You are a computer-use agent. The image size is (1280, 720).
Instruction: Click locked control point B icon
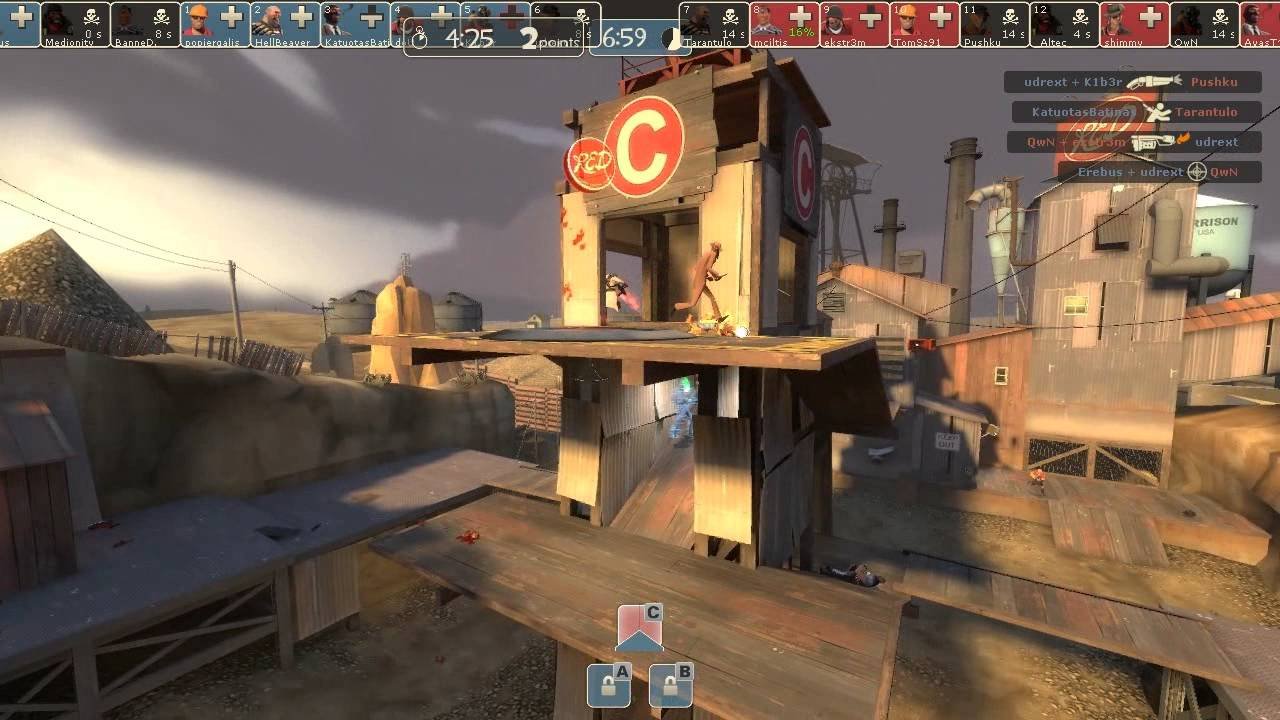(670, 685)
